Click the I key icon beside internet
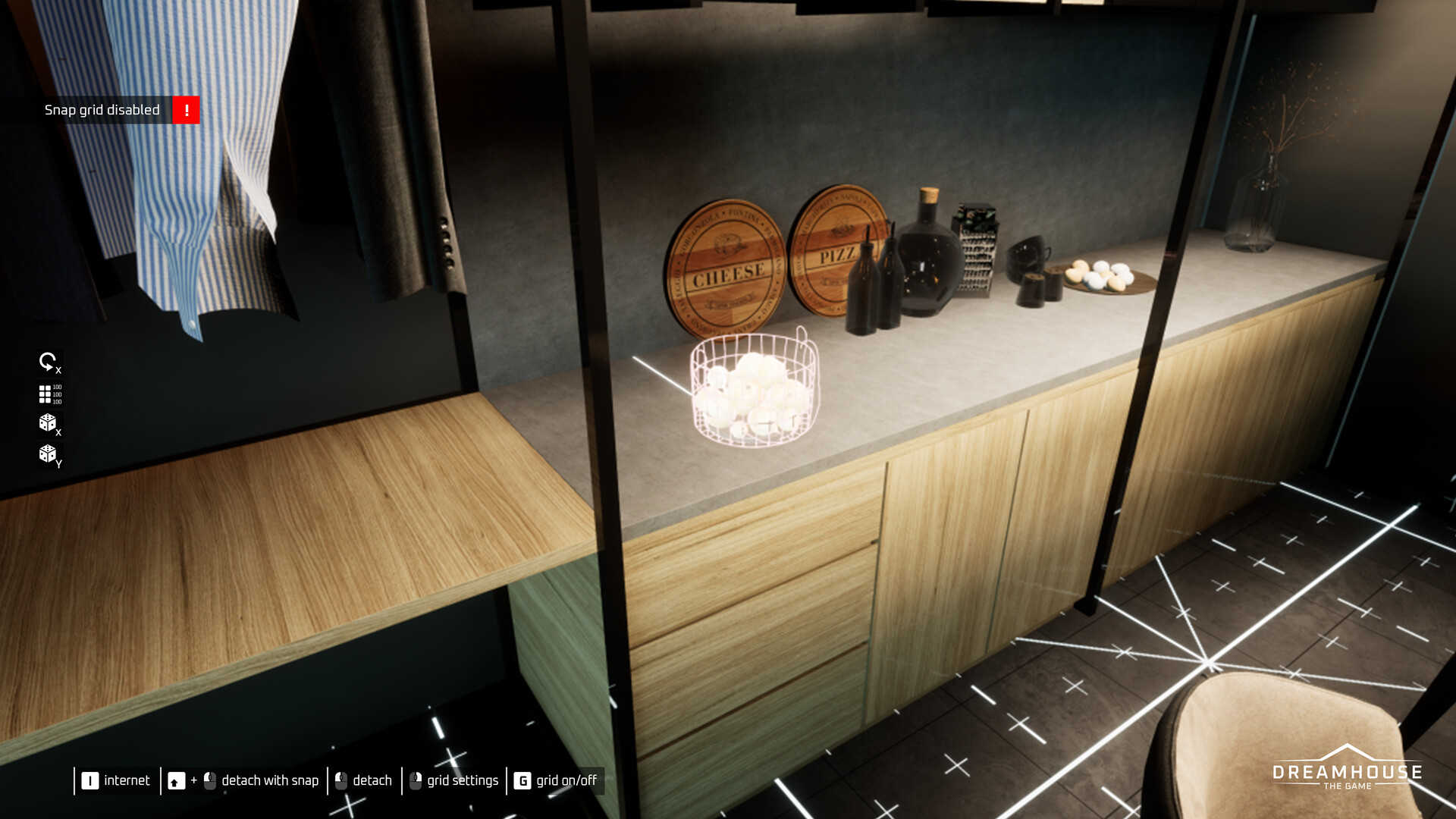This screenshot has height=819, width=1456. [90, 780]
